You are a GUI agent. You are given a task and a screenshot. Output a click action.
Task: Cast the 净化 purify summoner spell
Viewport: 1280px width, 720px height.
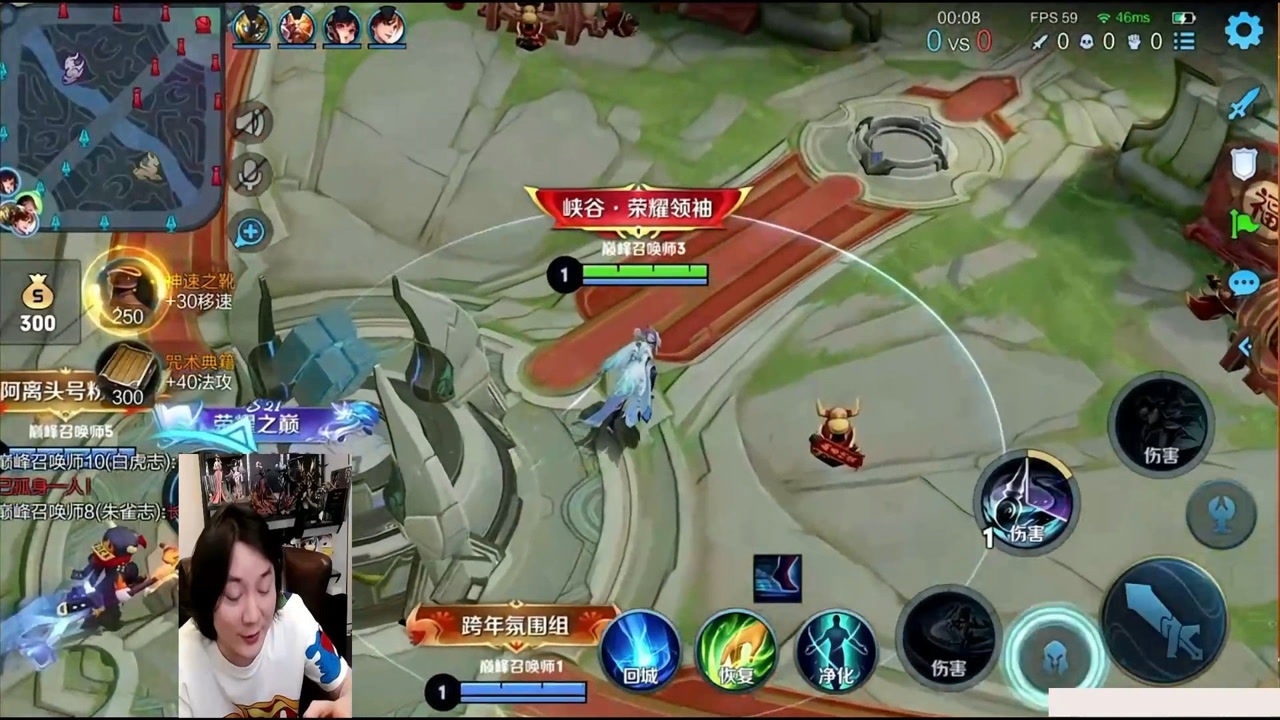836,650
